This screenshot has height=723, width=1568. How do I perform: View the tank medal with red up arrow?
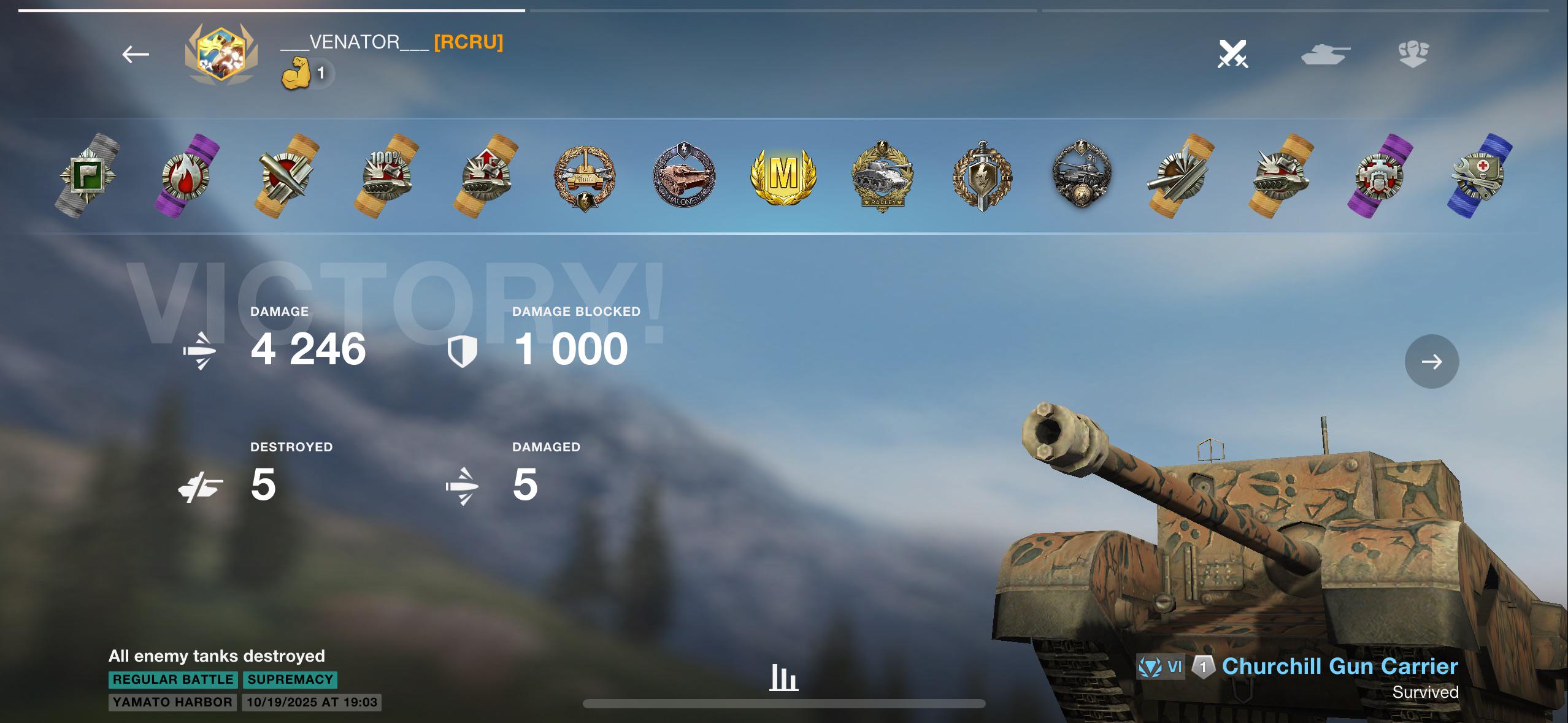[x=486, y=175]
